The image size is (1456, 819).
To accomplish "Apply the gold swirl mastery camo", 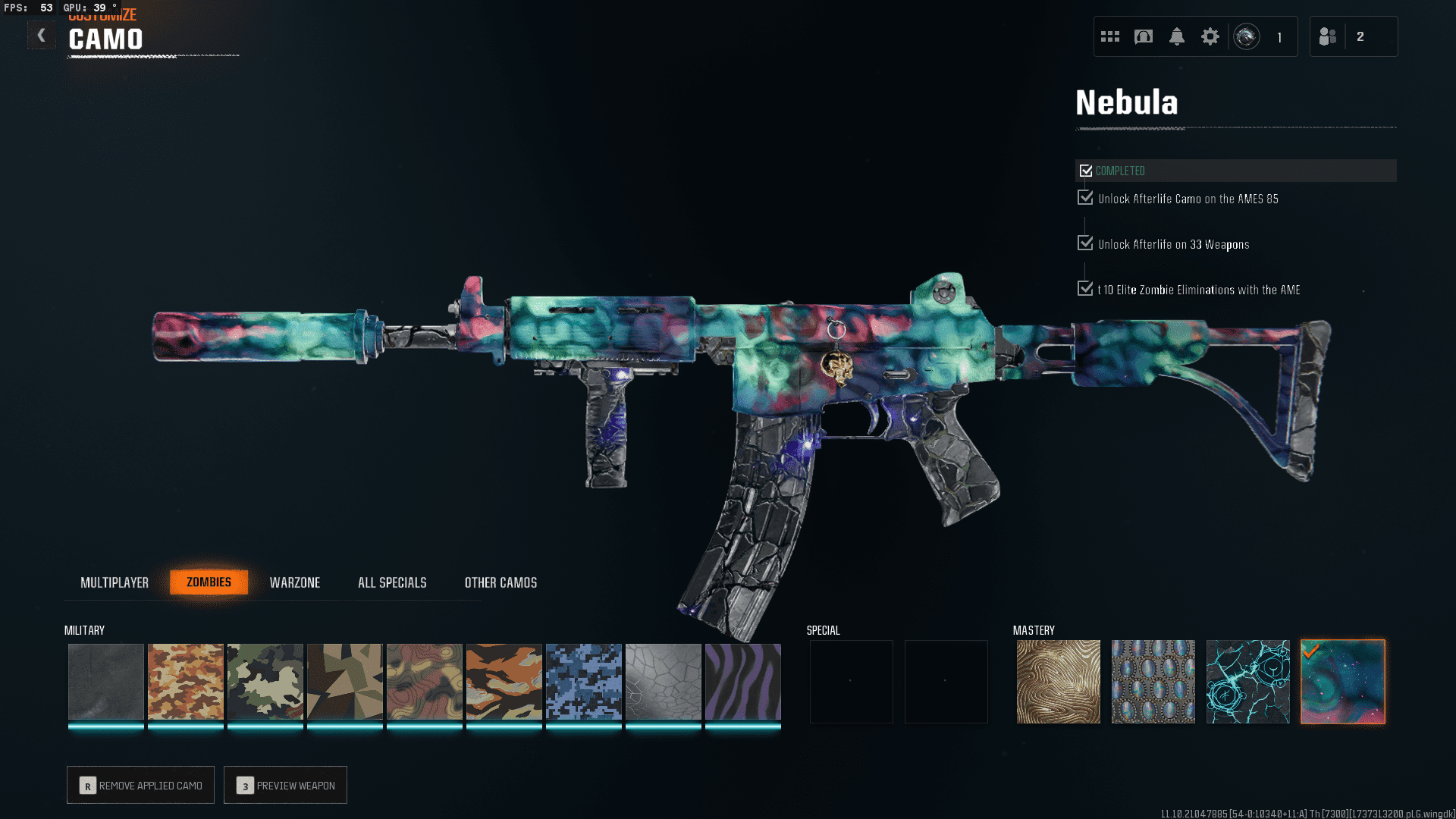I will coord(1058,681).
